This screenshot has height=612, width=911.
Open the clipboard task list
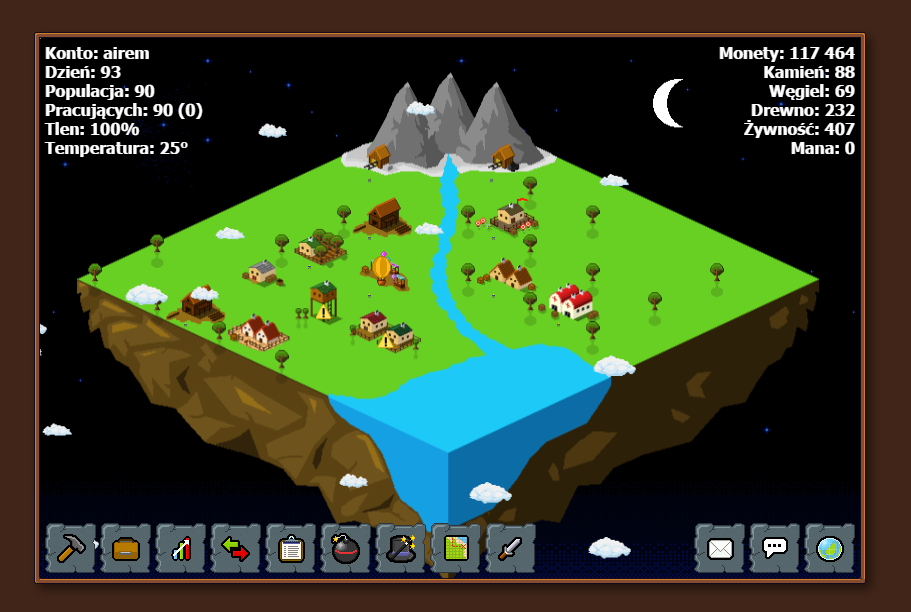click(291, 549)
